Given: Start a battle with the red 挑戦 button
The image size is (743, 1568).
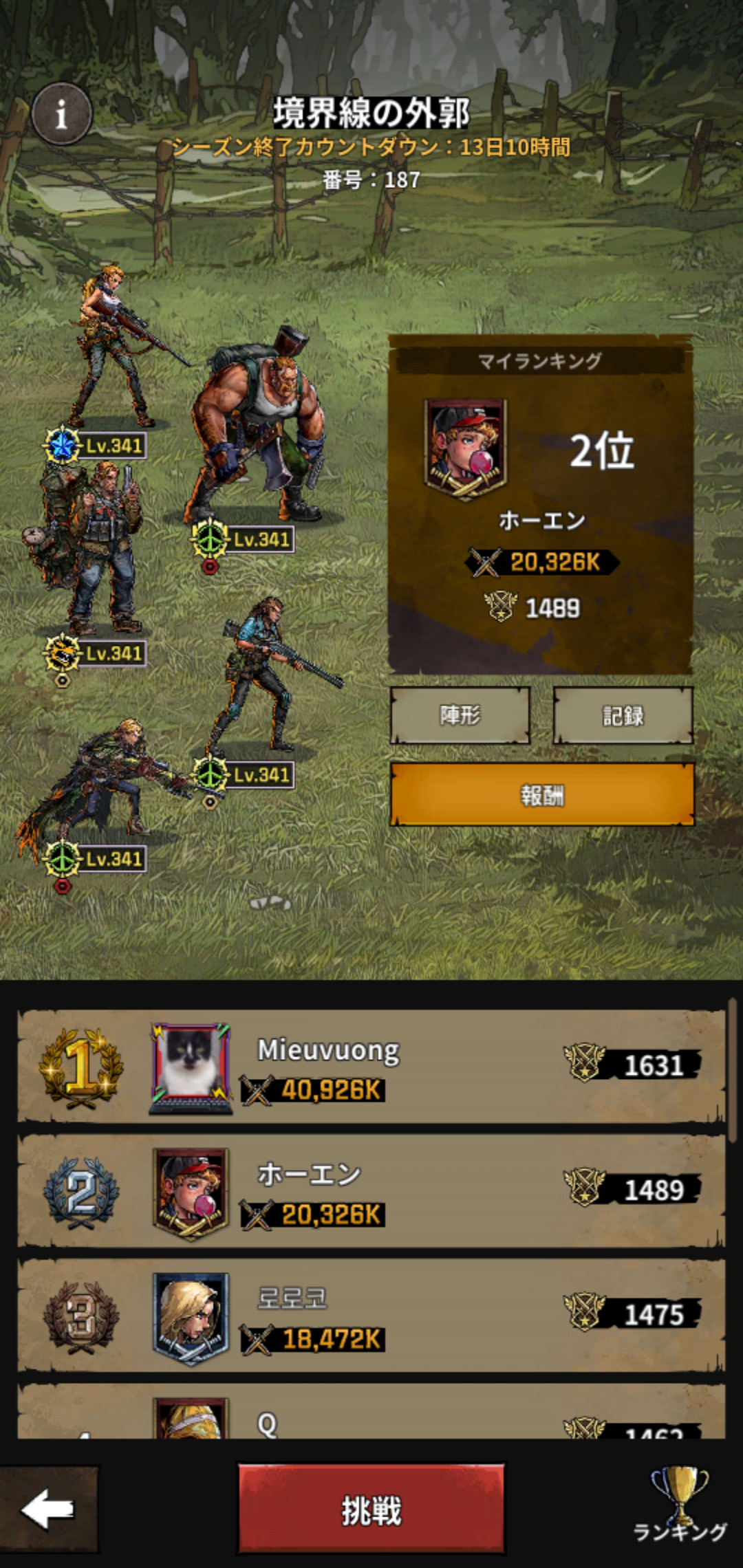Looking at the screenshot, I should coord(371,1510).
